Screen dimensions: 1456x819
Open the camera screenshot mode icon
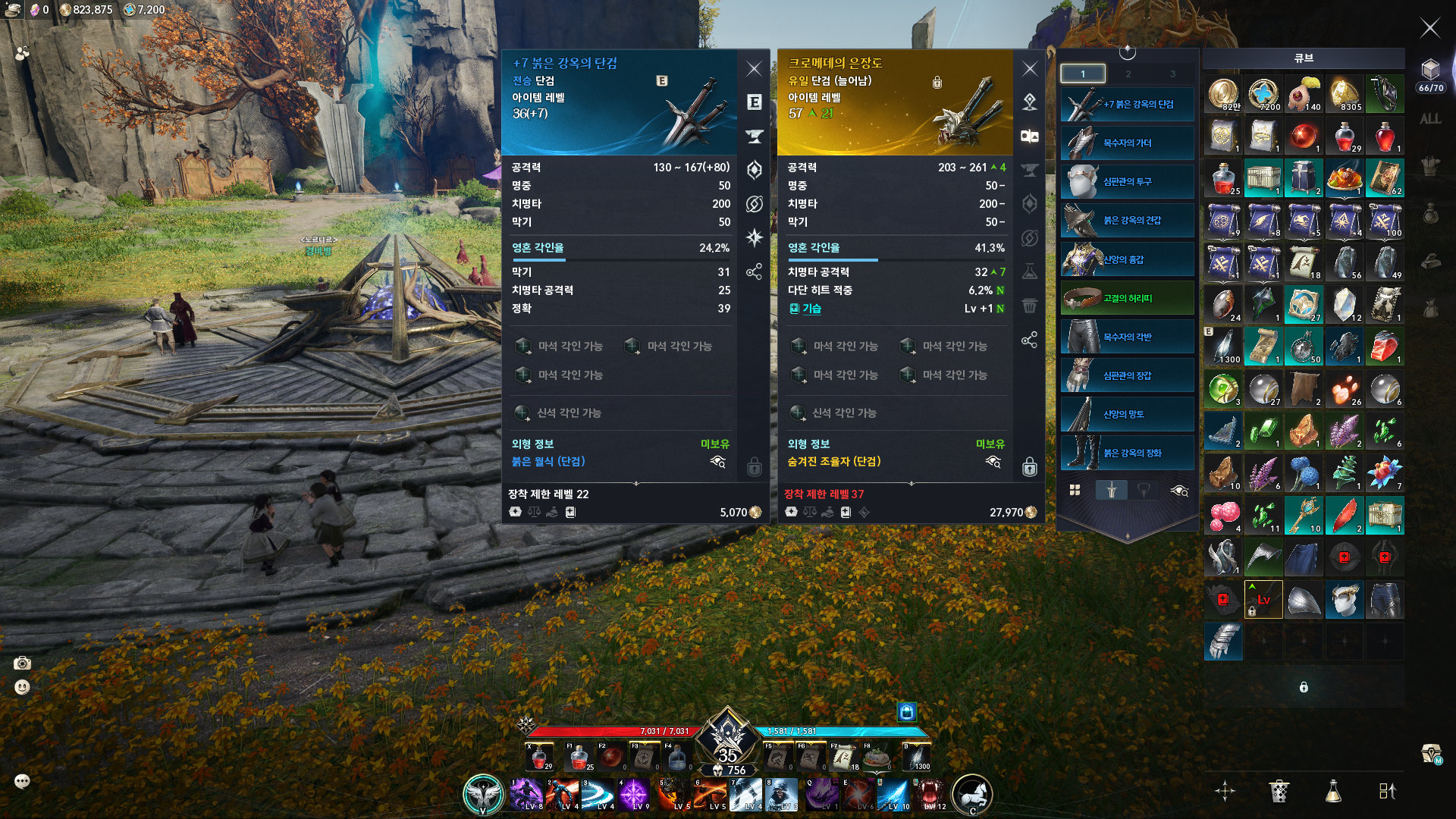point(23,664)
